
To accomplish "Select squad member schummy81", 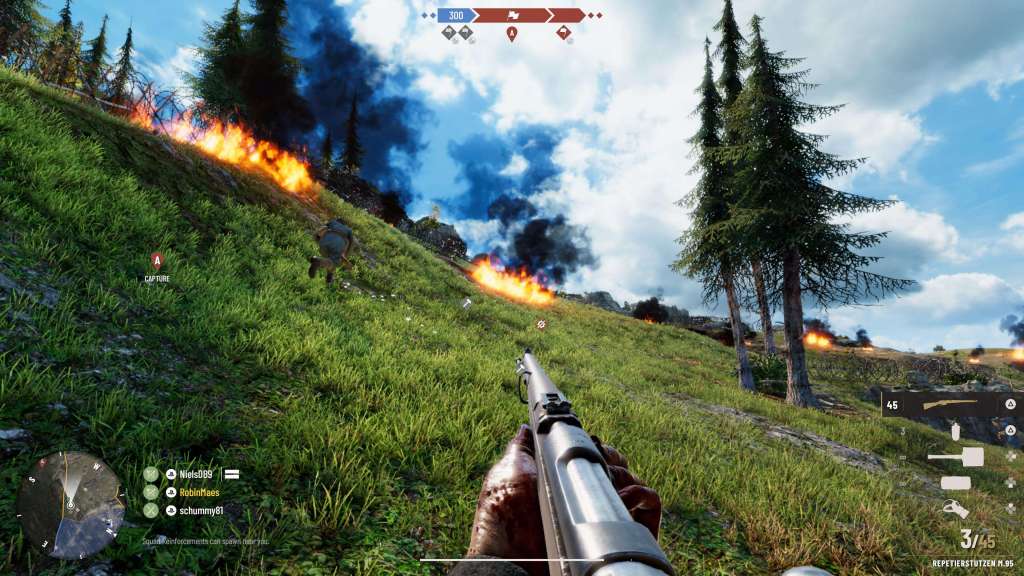I will coord(194,510).
